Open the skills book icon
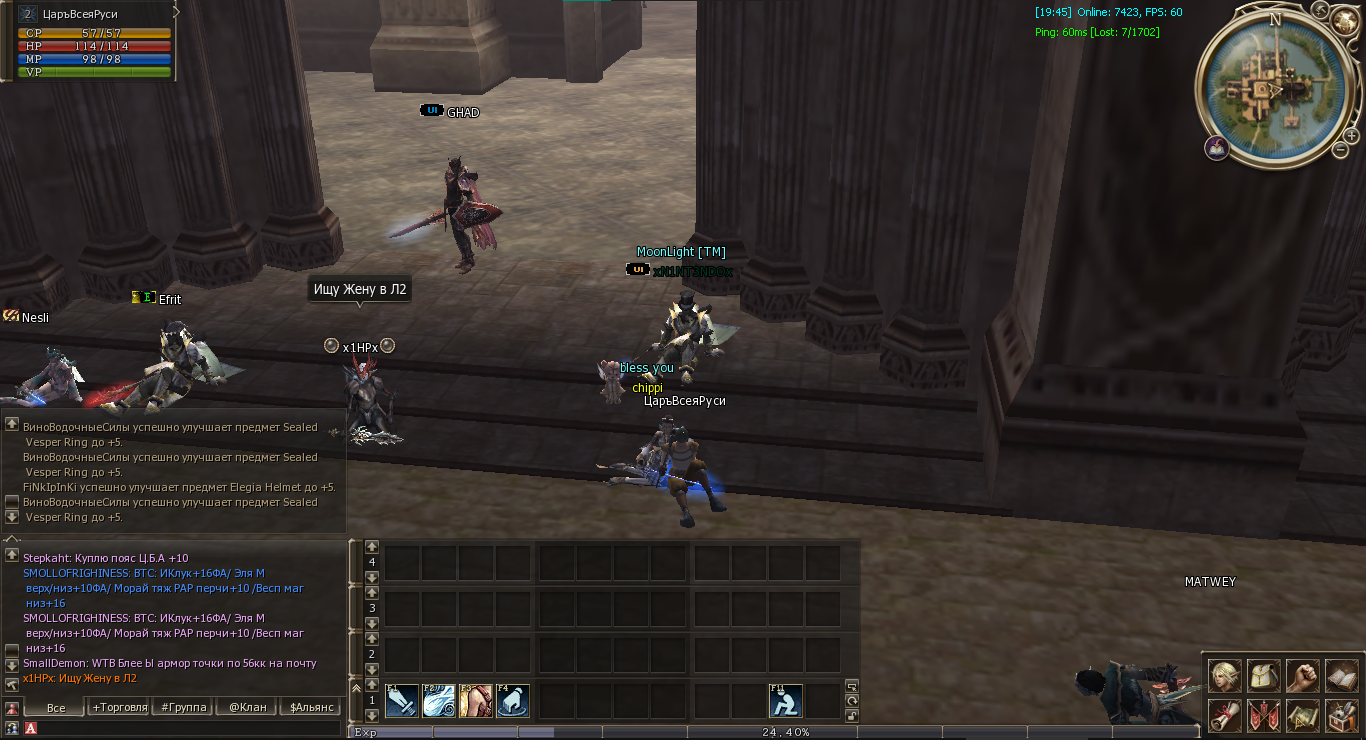This screenshot has height=740, width=1366. pyautogui.click(x=1341, y=676)
